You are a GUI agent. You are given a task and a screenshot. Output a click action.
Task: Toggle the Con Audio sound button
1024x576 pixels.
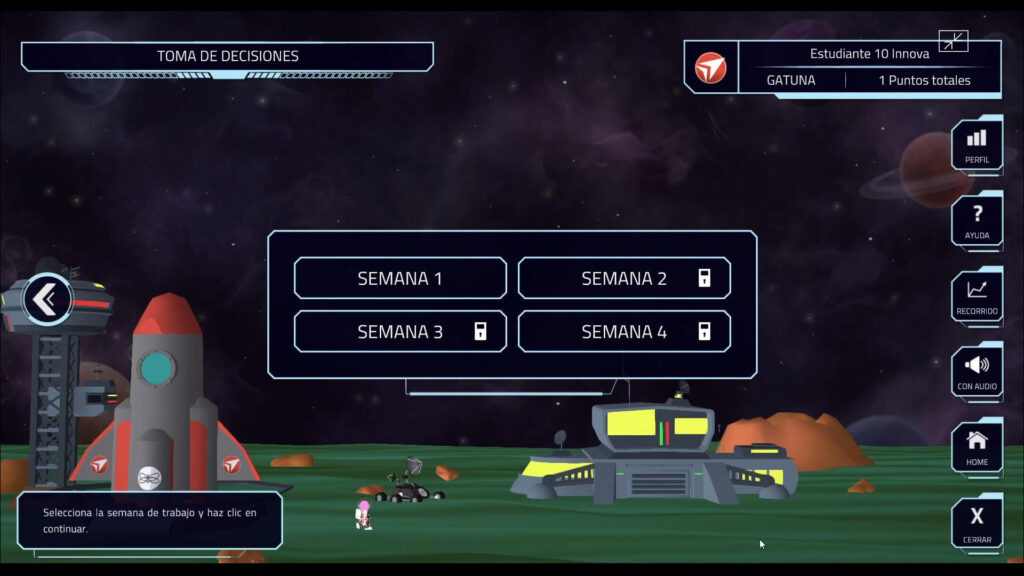tap(977, 372)
